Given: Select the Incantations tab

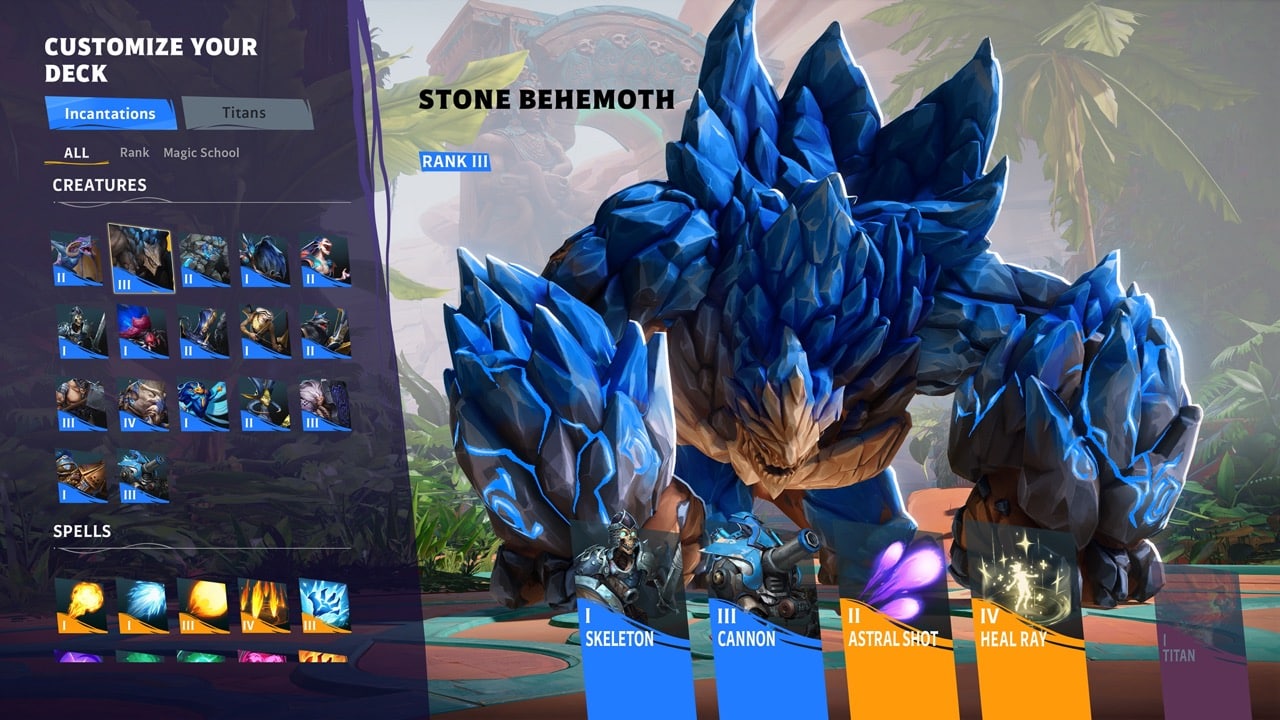Looking at the screenshot, I should coord(110,114).
